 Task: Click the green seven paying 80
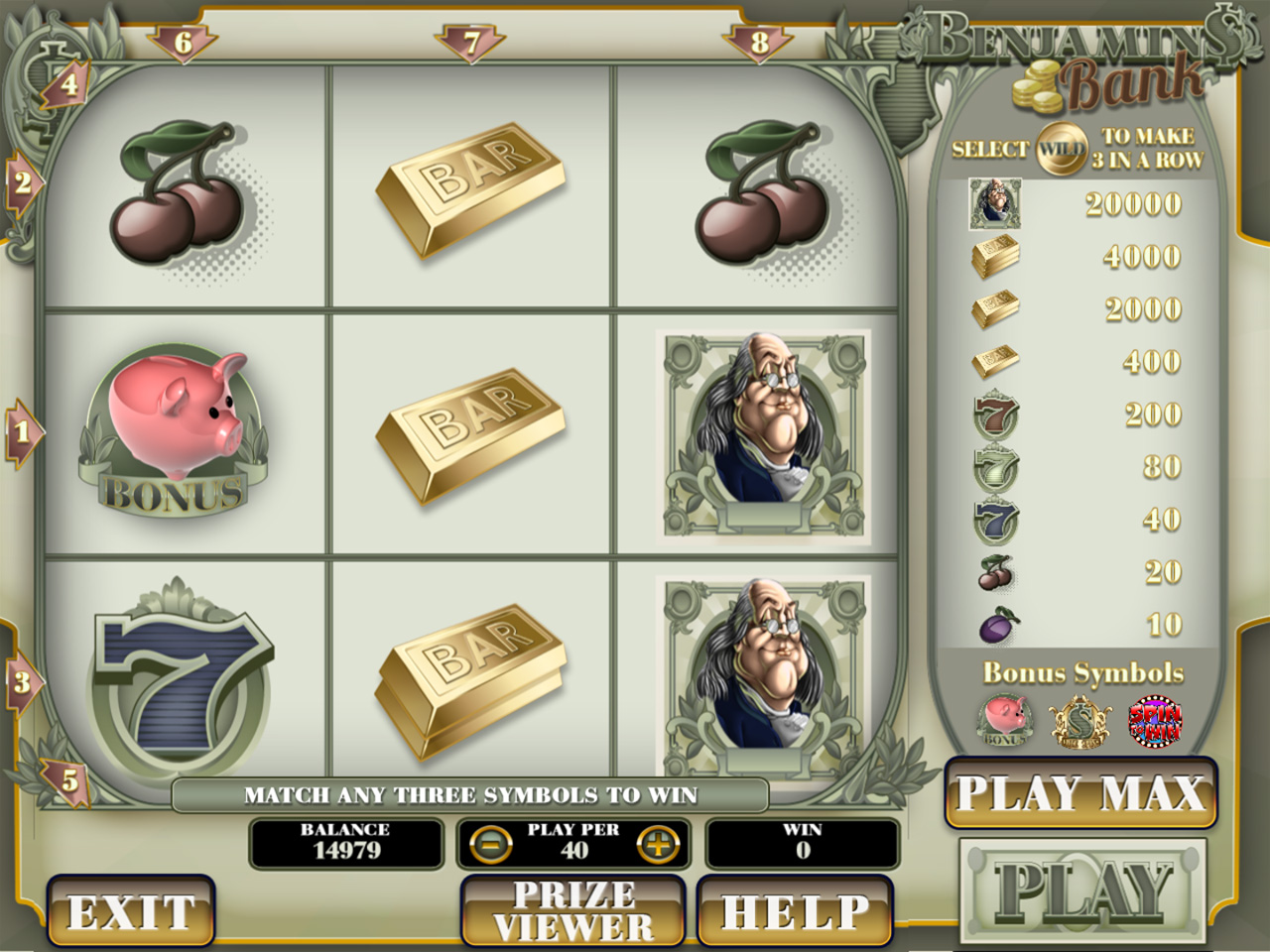point(995,468)
